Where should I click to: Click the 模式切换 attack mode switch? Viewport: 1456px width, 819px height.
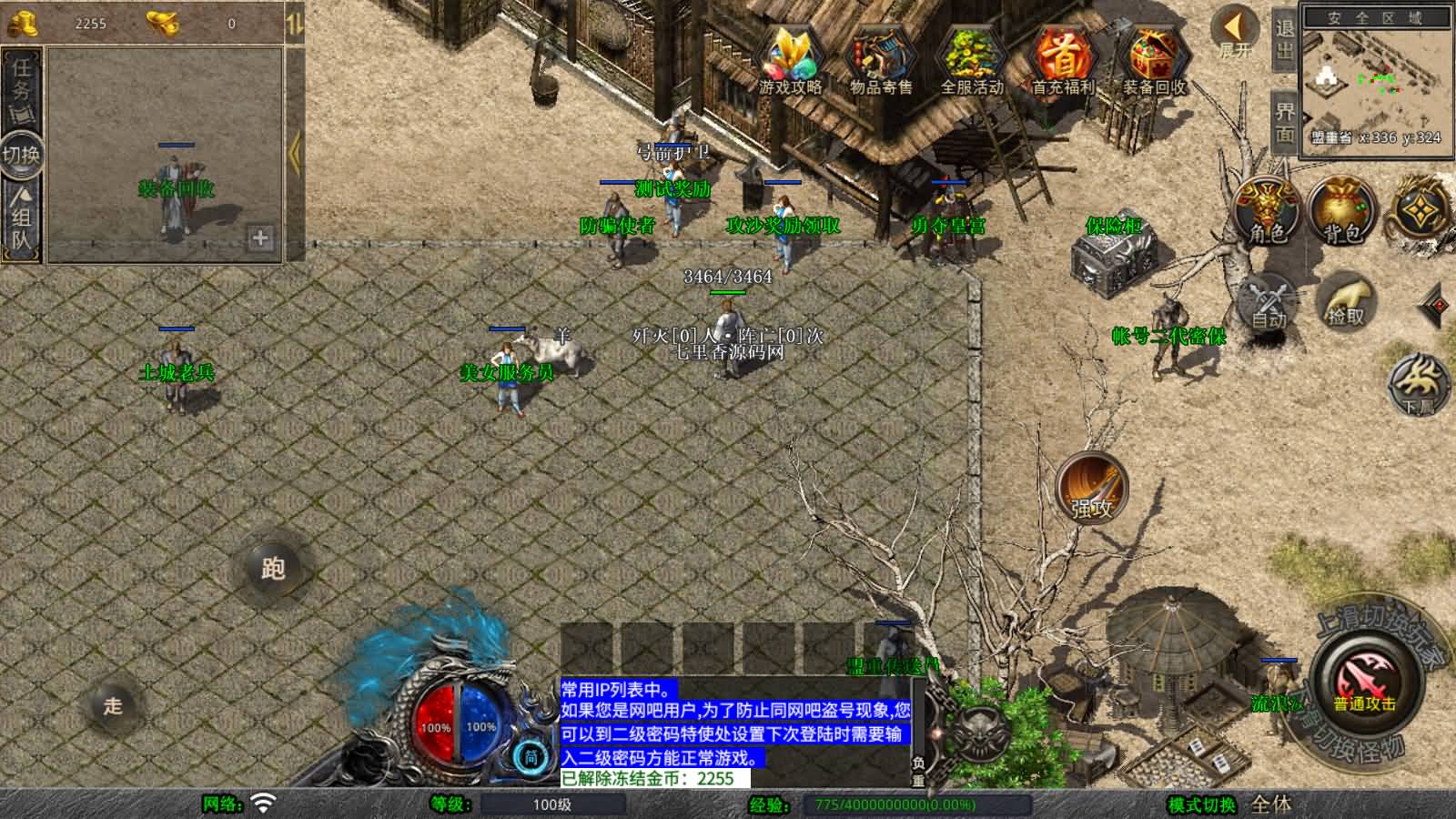tap(1201, 804)
